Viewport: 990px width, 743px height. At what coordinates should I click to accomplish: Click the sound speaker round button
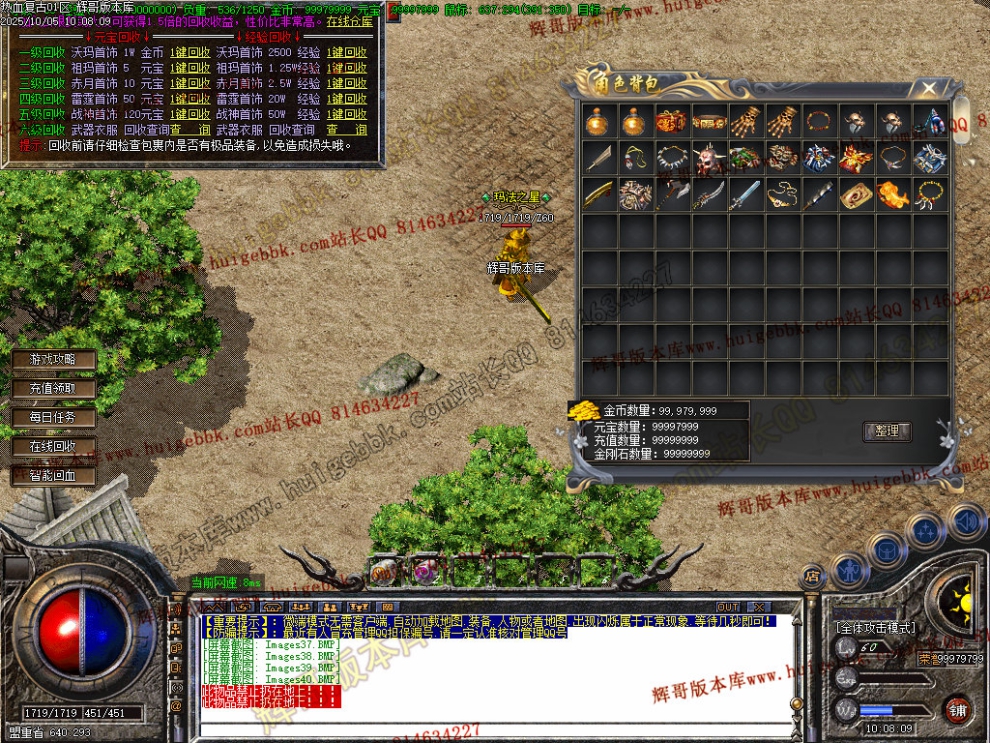coord(966,521)
